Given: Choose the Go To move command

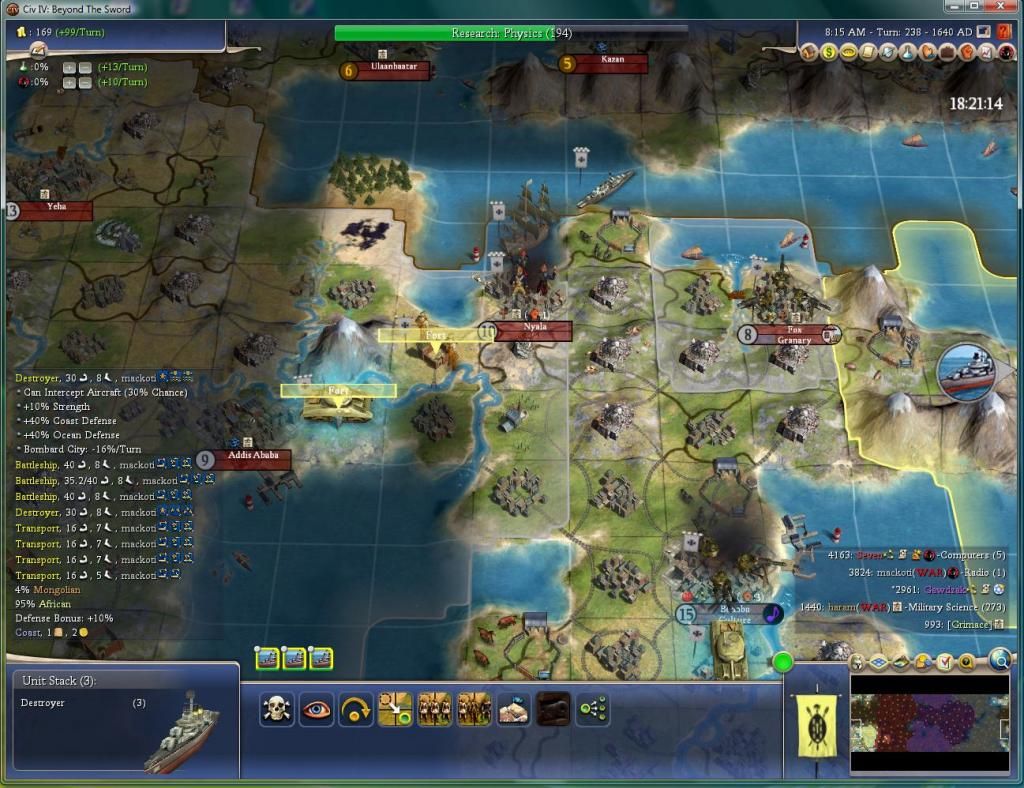Looking at the screenshot, I should click(395, 709).
